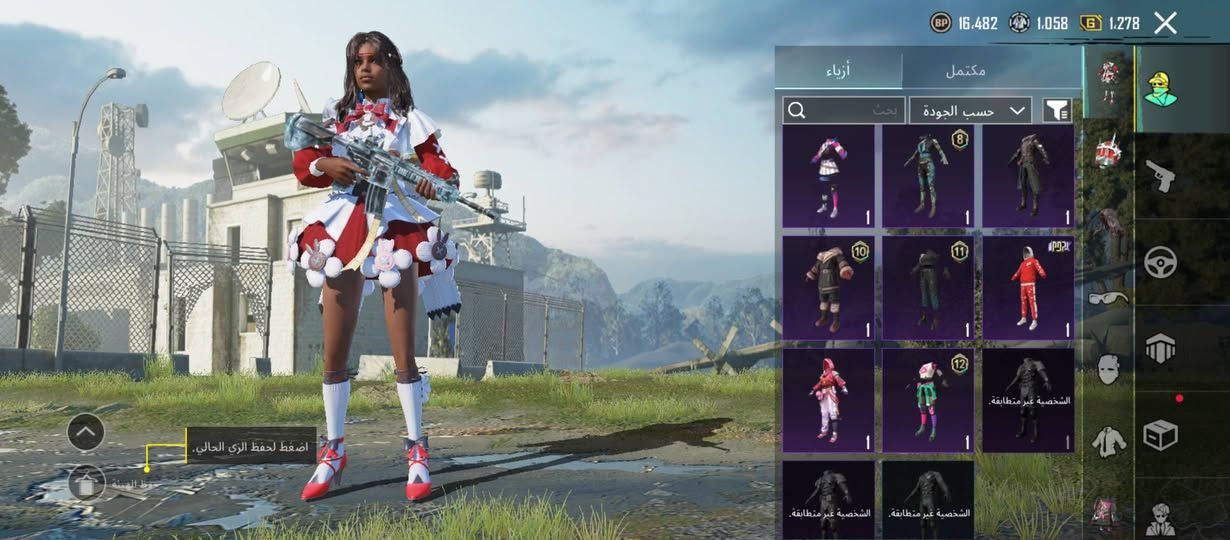Select the sunglasses accessory category
Viewport: 1230px width, 540px height.
point(1108,298)
